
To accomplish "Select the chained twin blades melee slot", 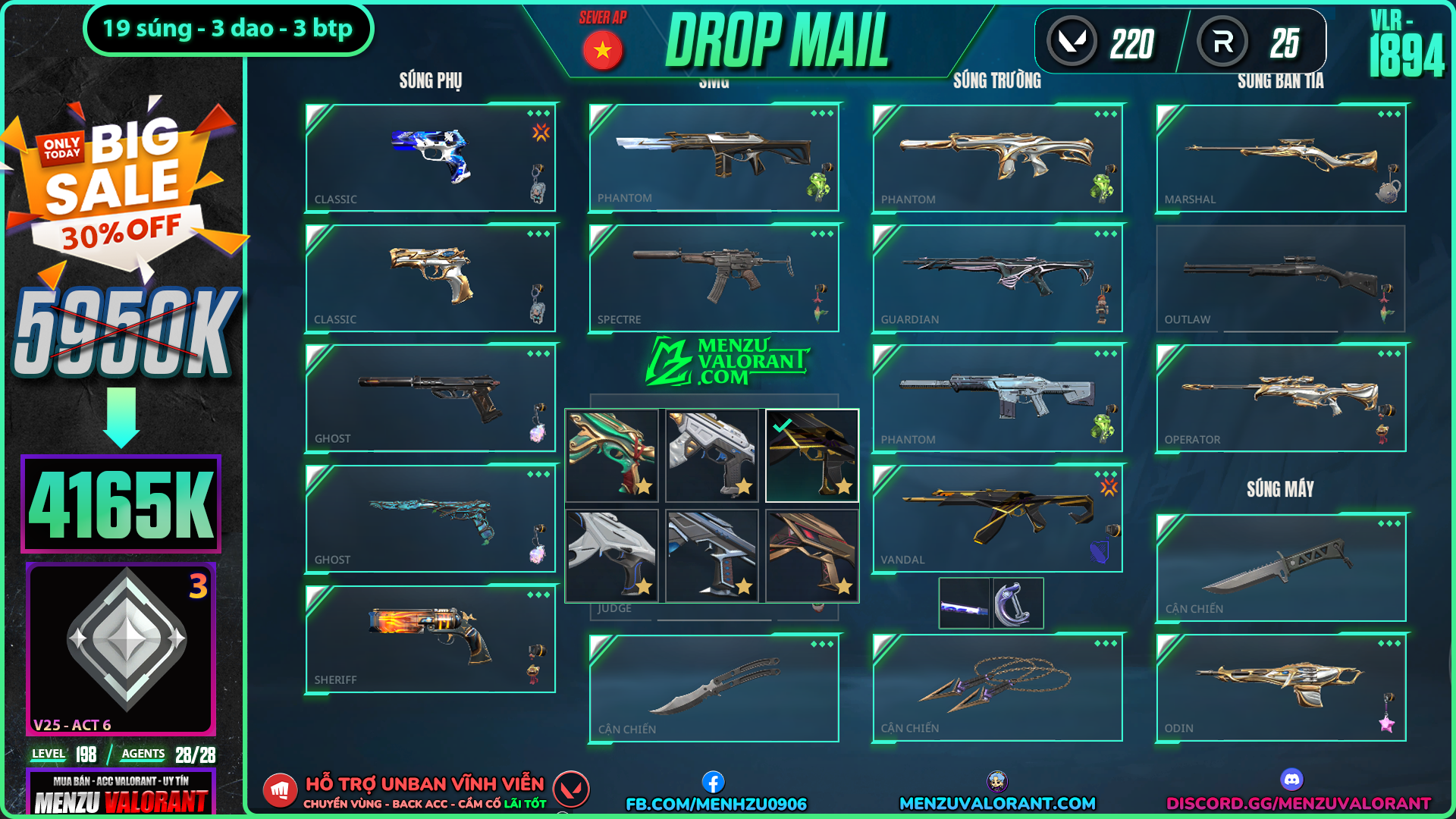I will point(997,688).
